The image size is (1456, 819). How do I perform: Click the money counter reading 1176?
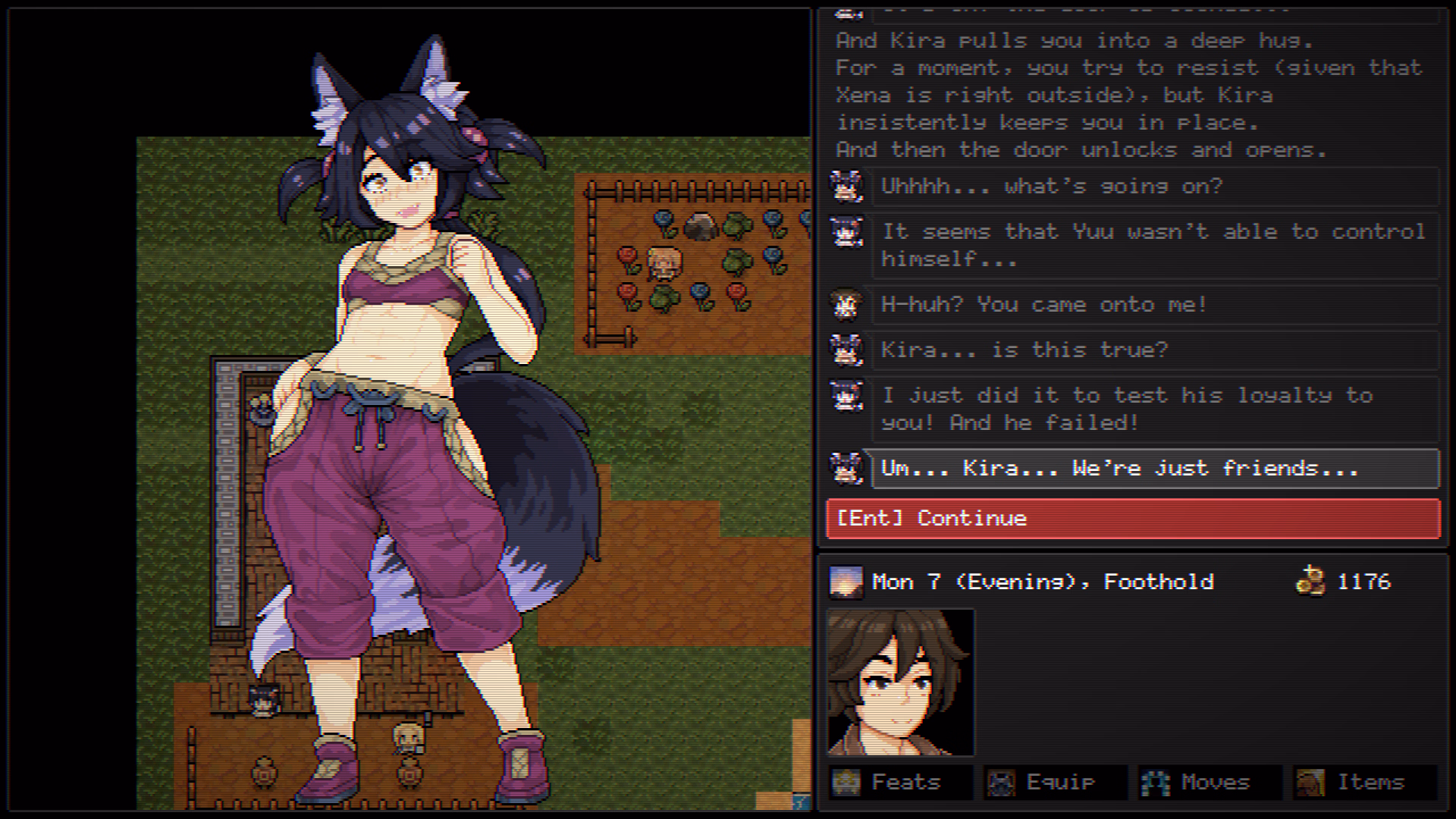click(x=1363, y=582)
